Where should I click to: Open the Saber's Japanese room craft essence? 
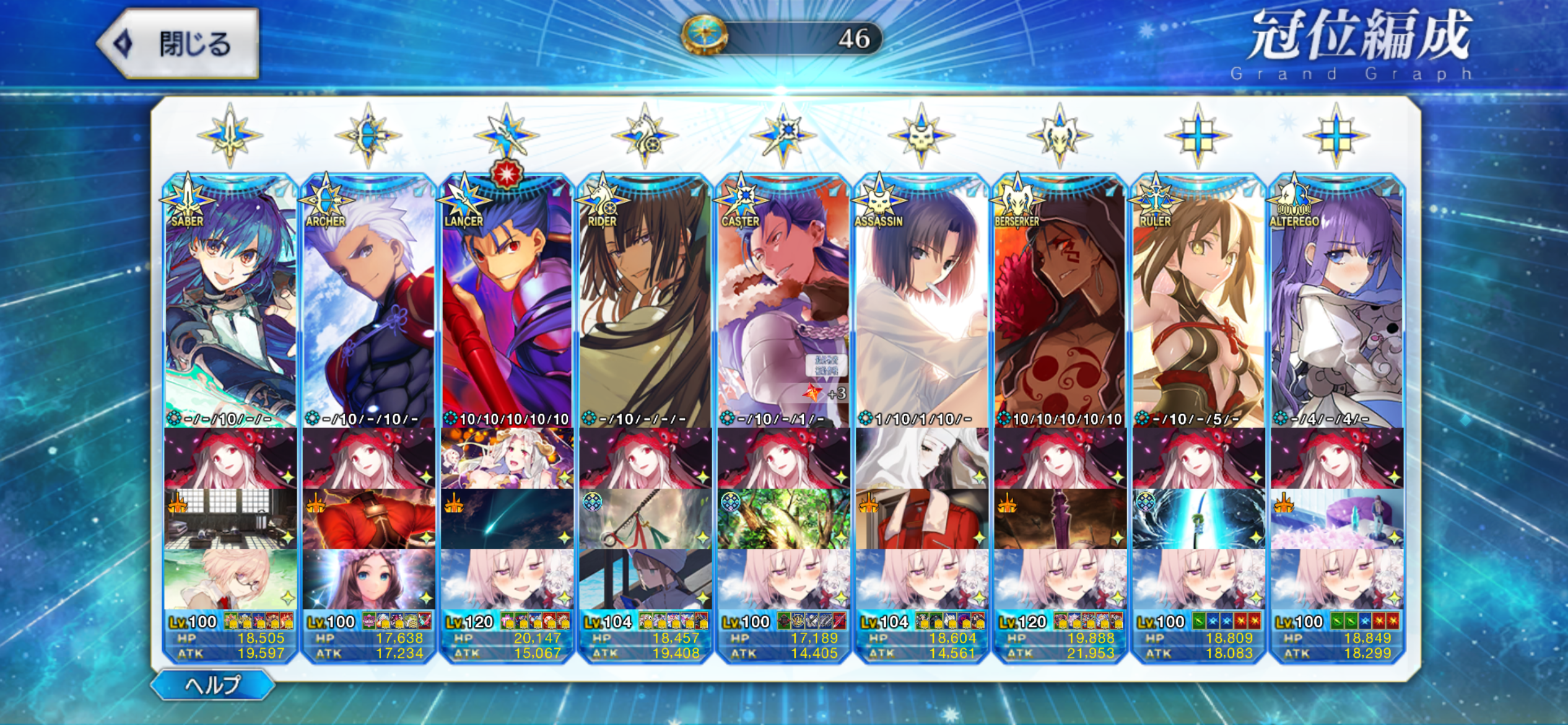click(x=230, y=519)
